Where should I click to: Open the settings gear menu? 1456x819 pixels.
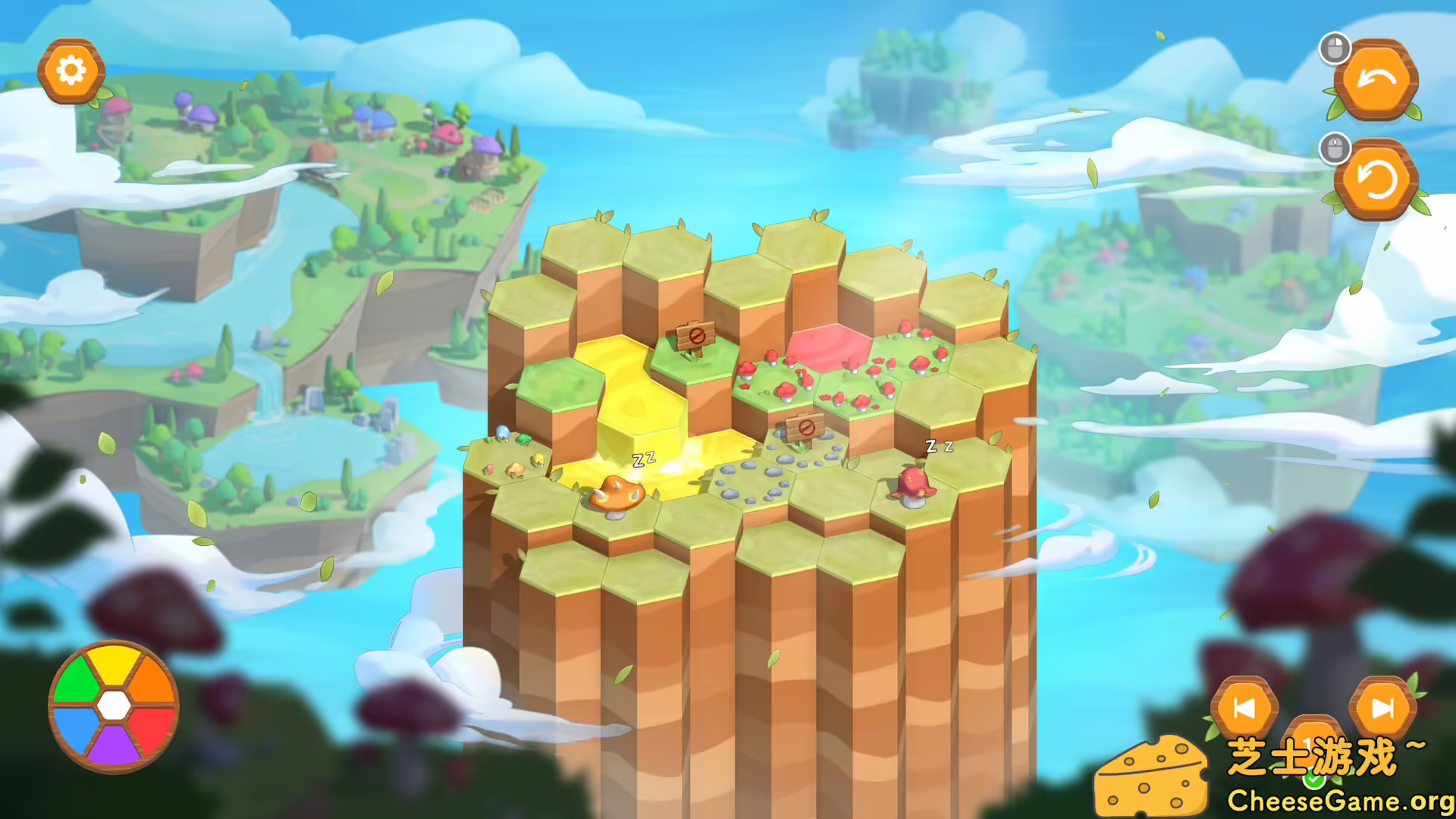click(71, 70)
